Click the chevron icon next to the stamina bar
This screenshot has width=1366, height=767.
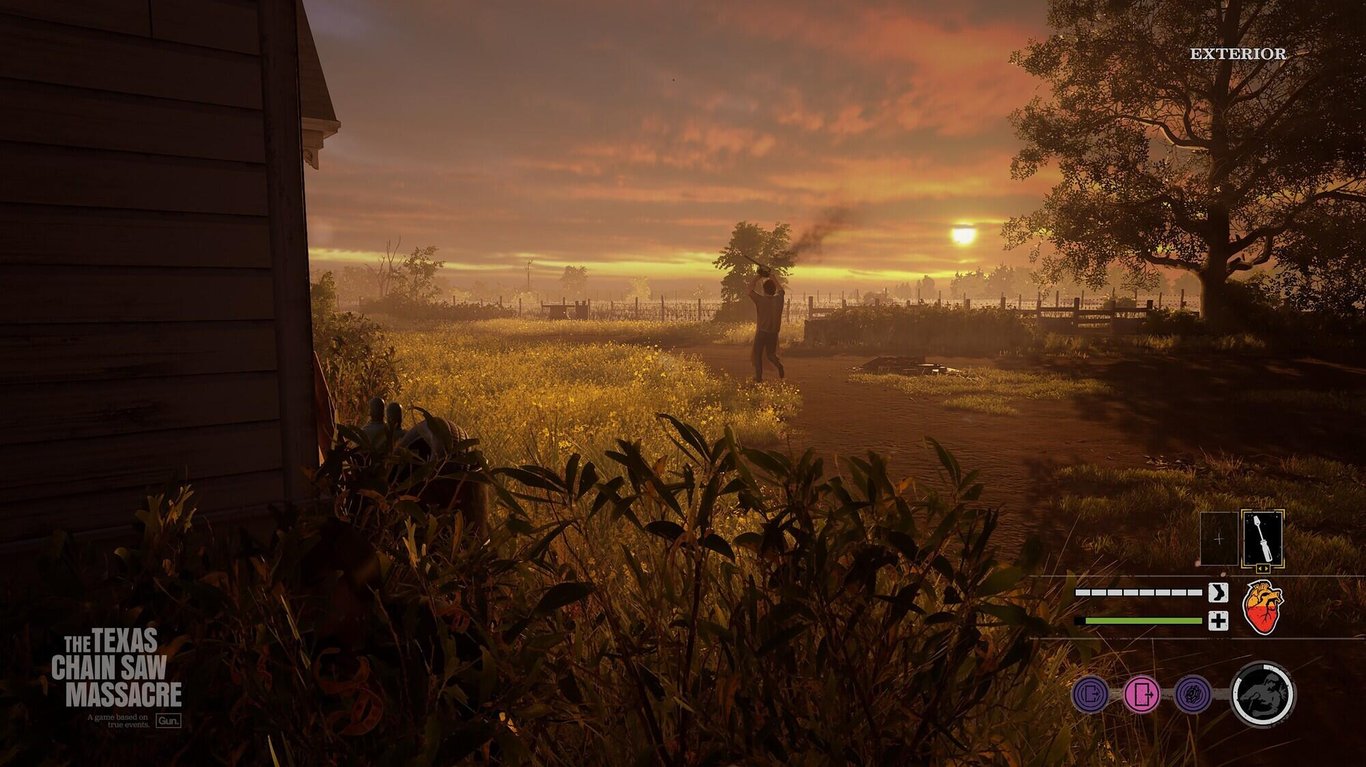tap(1218, 591)
